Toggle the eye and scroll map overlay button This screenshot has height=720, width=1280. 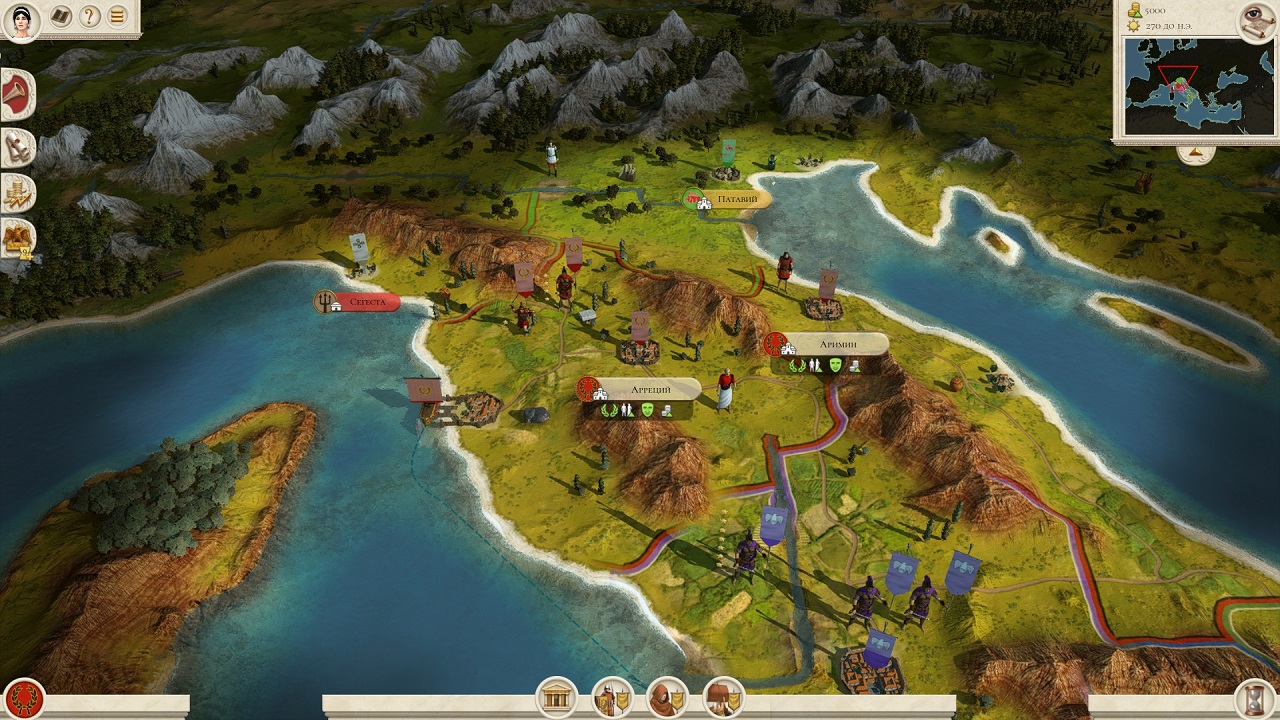[1256, 18]
